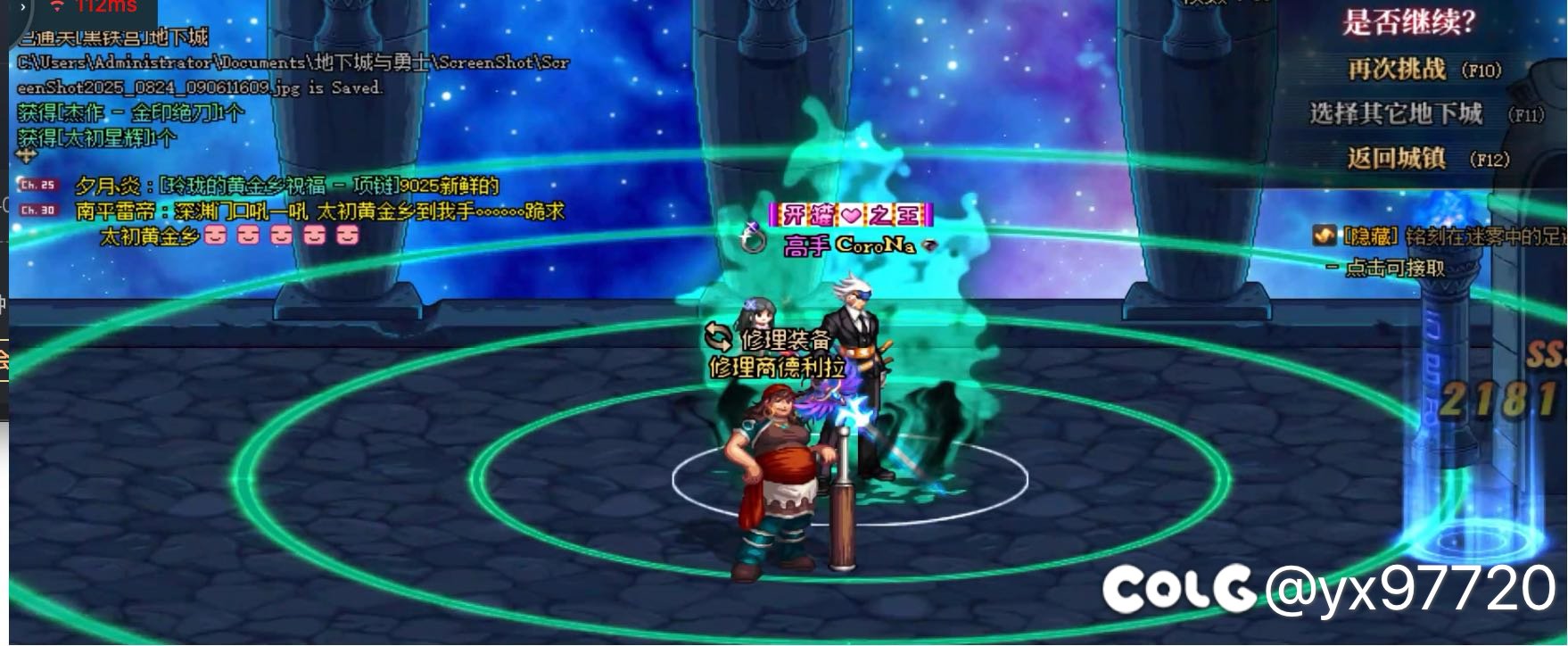Choose 再次挑战 to retry the dungeon
Image resolution: width=1568 pixels, height=646 pixels.
(1397, 69)
